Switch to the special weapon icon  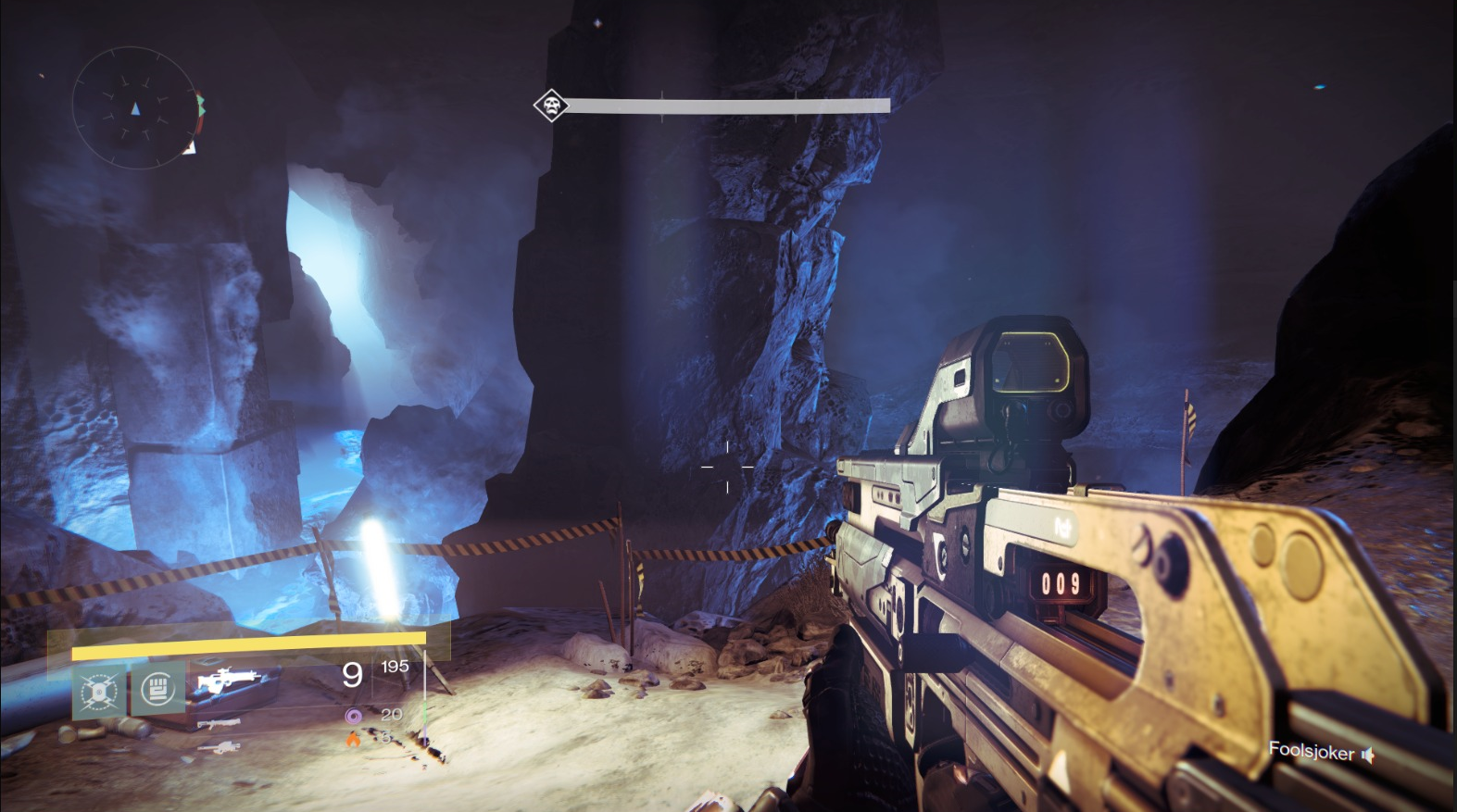coord(220,723)
